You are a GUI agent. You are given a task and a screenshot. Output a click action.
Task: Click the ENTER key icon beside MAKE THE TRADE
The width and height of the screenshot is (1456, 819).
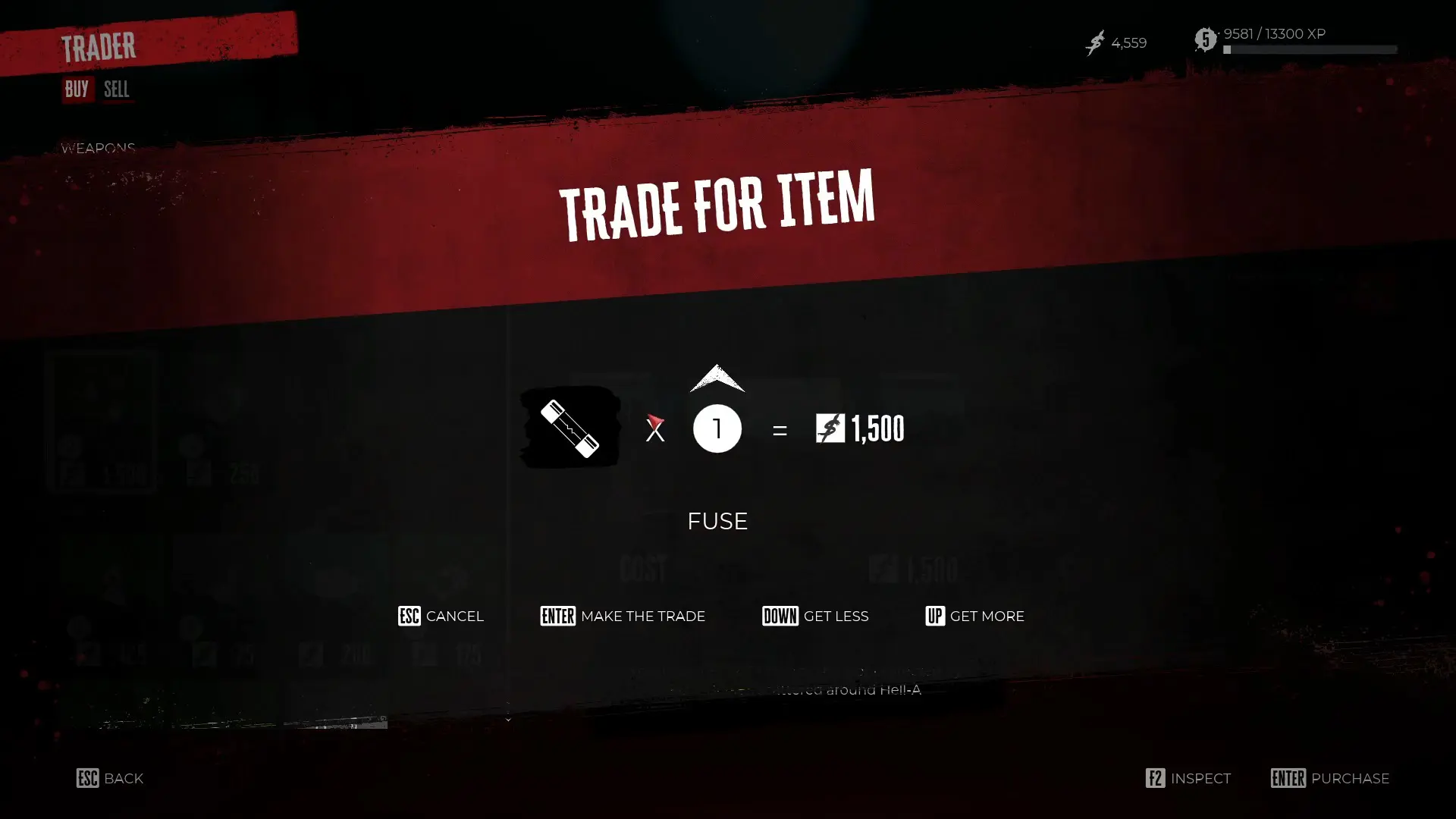(x=557, y=616)
